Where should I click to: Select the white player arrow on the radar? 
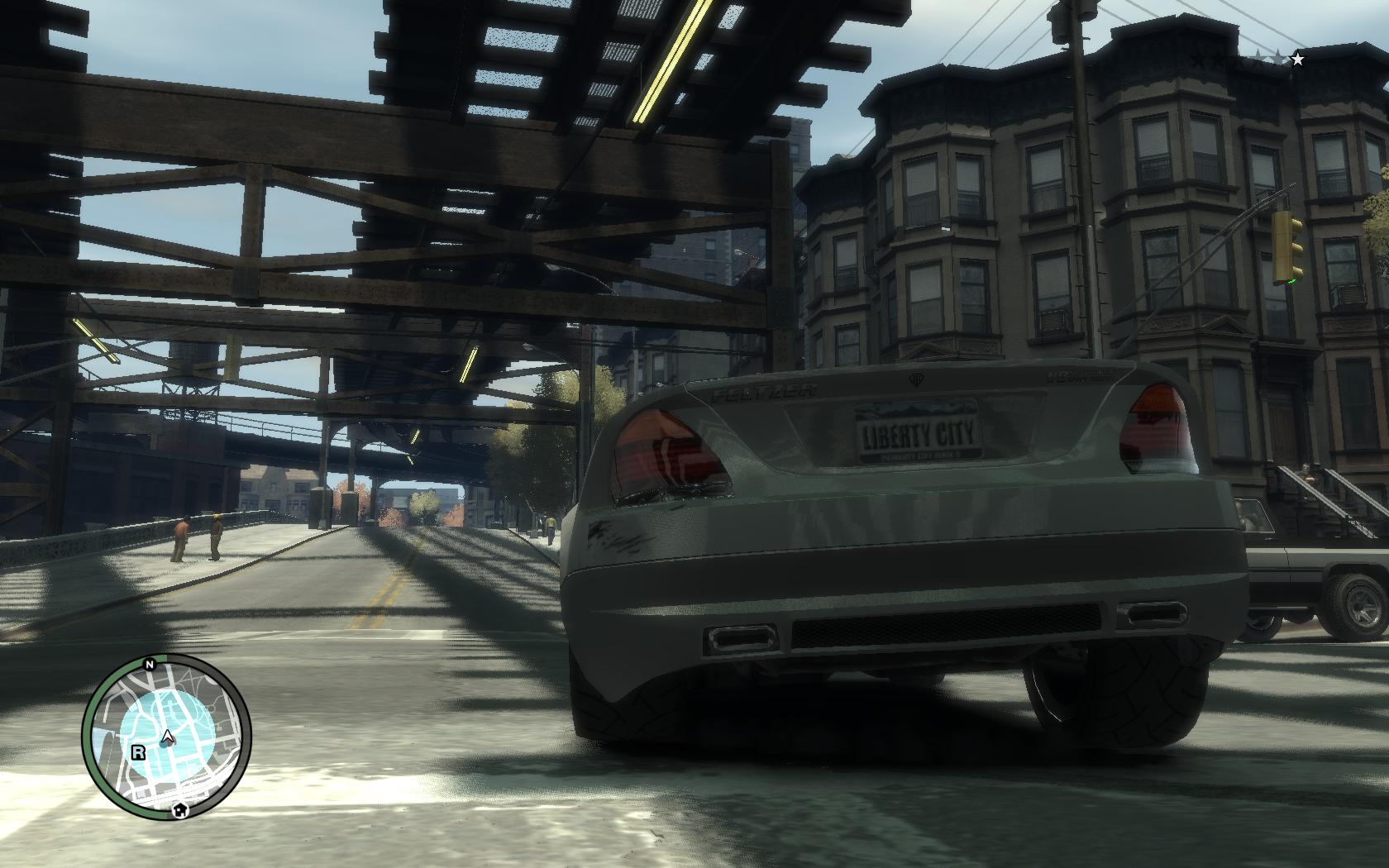click(168, 737)
